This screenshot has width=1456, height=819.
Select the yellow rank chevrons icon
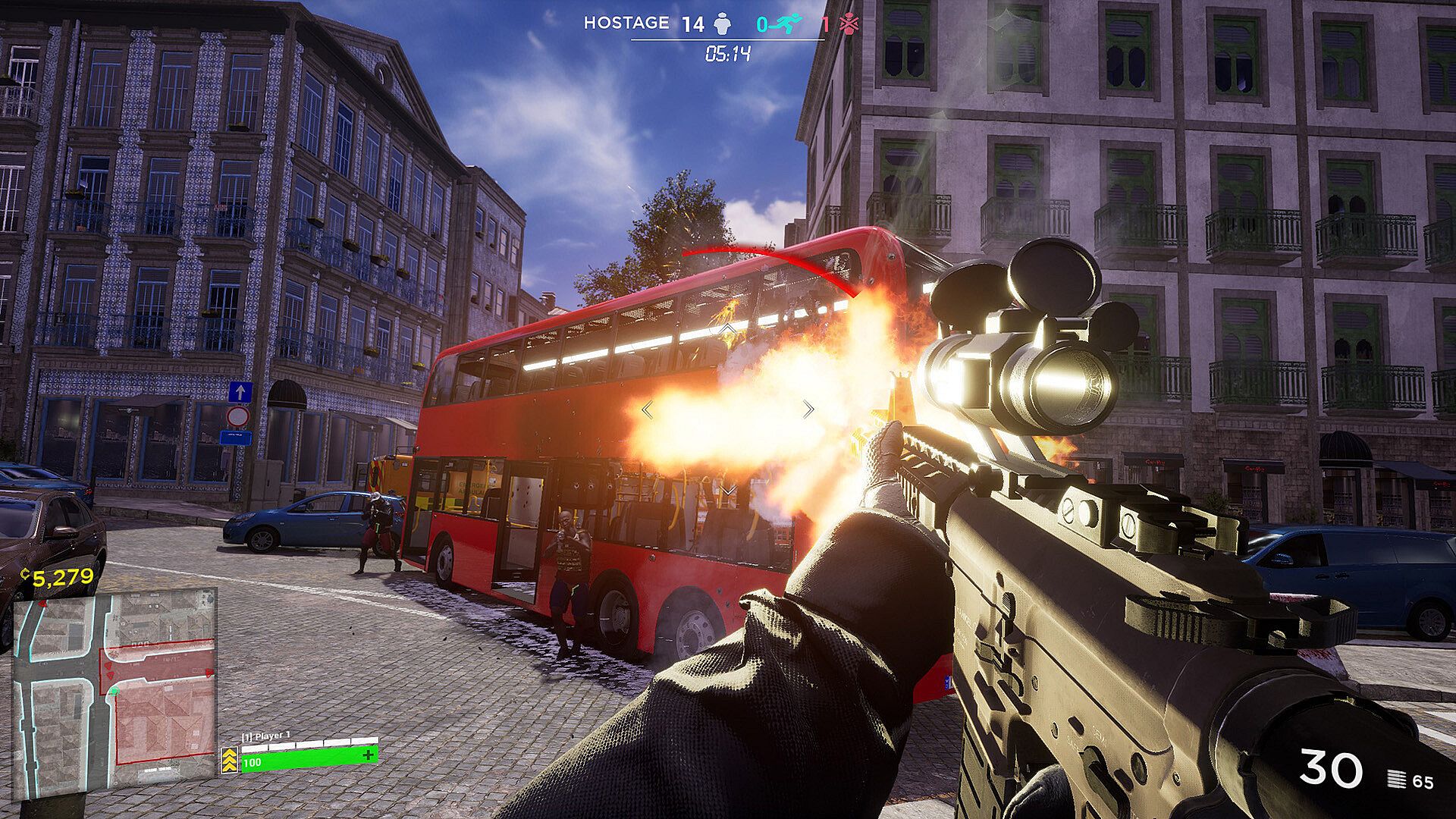[230, 759]
